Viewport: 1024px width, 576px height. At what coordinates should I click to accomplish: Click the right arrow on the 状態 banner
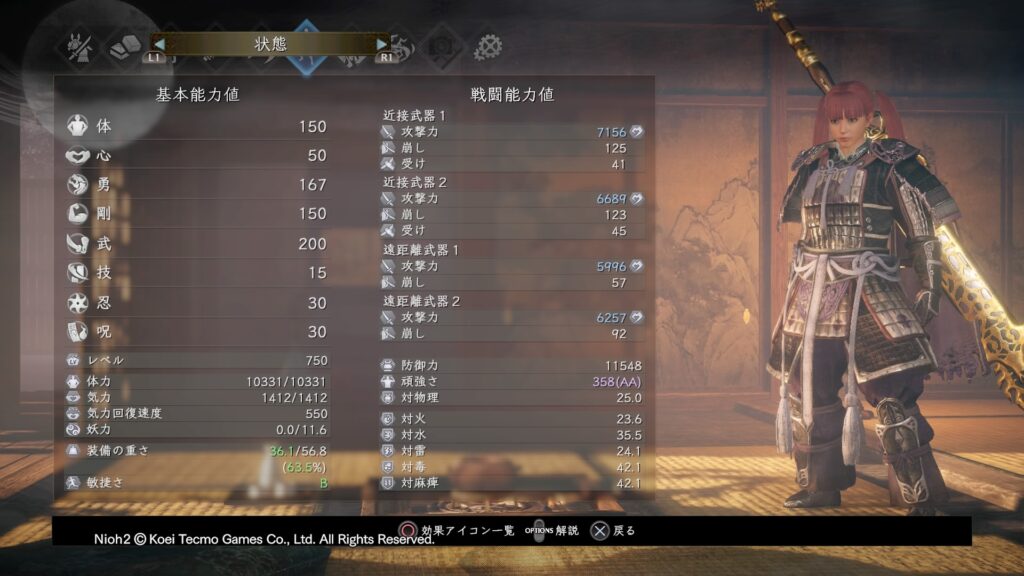(x=382, y=44)
